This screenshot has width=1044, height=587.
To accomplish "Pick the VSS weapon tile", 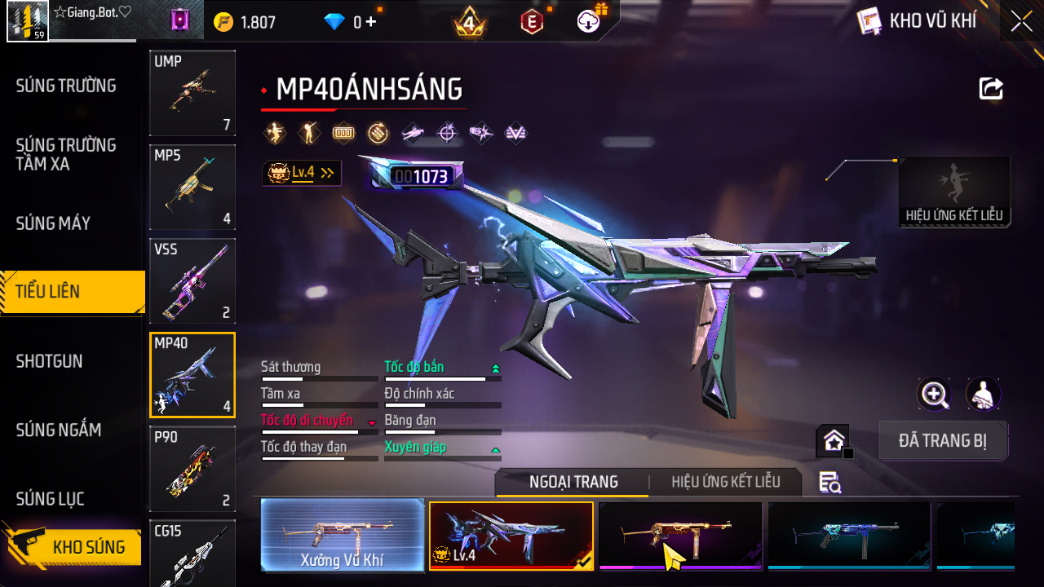I will click(x=192, y=281).
